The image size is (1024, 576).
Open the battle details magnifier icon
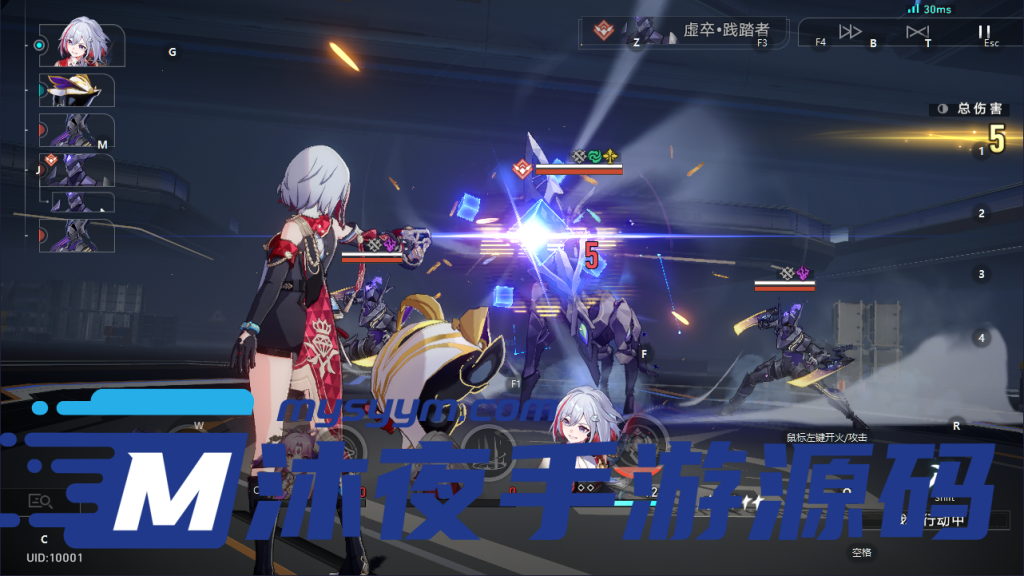41,501
